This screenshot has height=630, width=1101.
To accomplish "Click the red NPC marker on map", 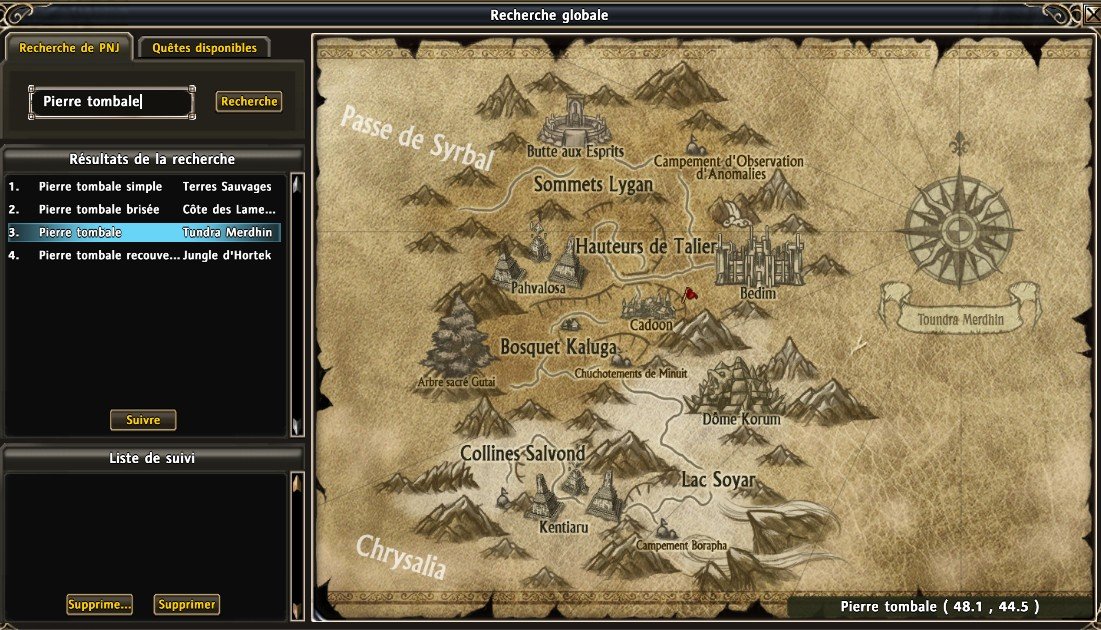I will click(x=689, y=293).
